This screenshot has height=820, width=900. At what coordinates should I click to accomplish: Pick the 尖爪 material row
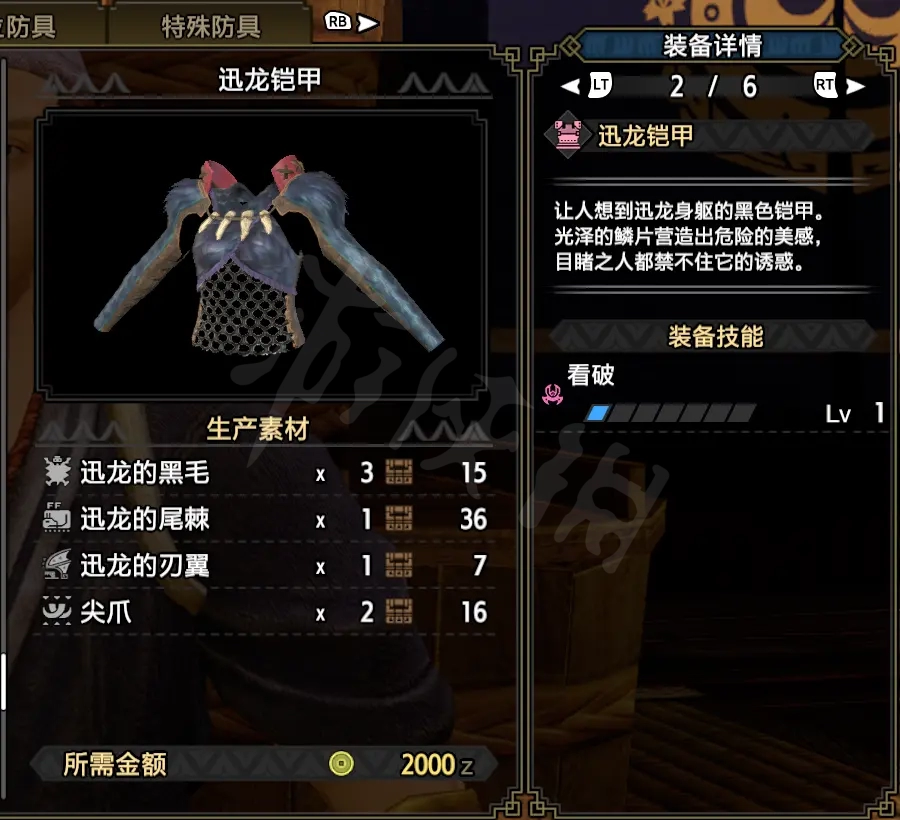point(266,612)
